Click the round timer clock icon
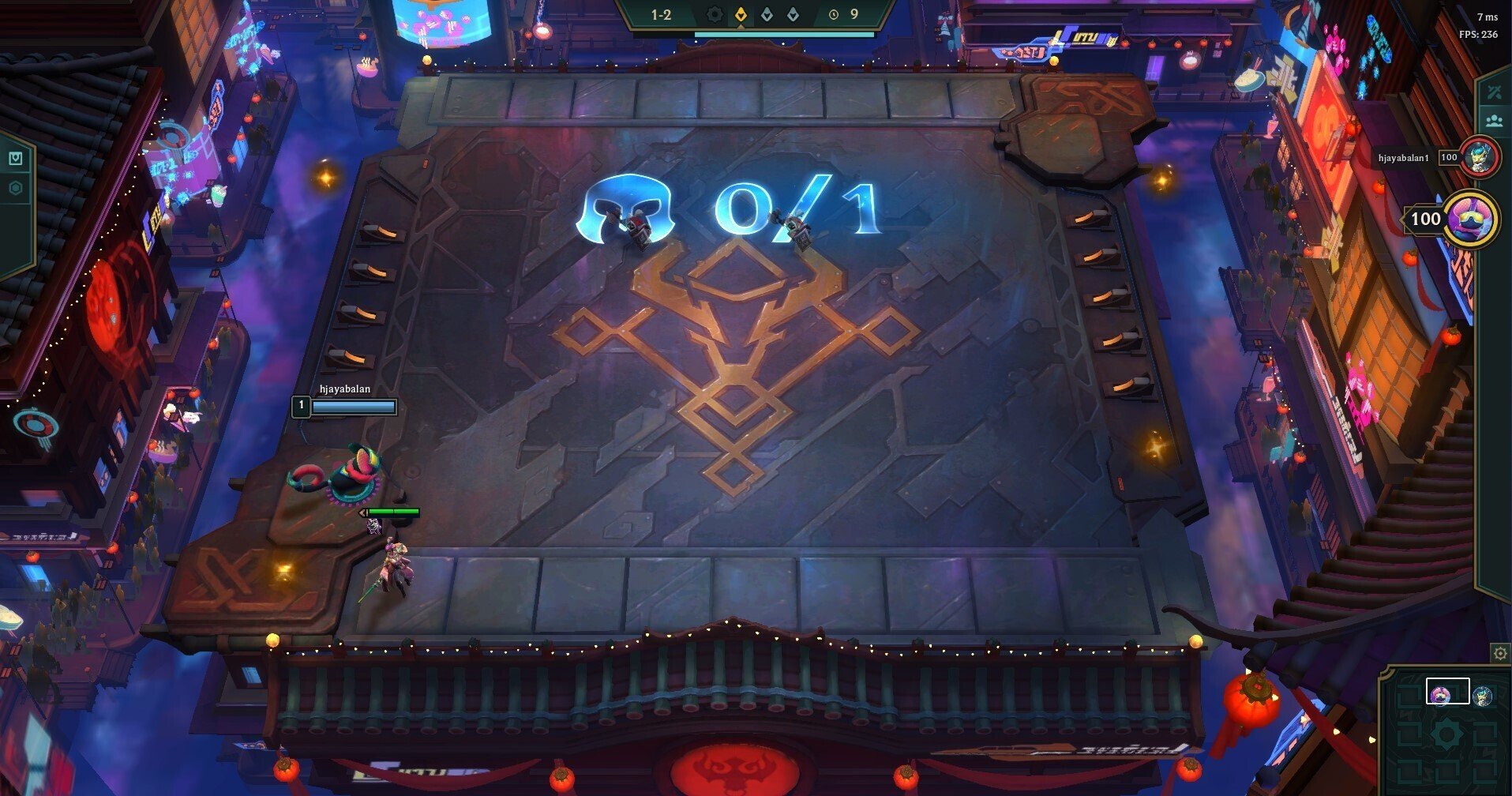The image size is (1512, 796). (x=832, y=13)
